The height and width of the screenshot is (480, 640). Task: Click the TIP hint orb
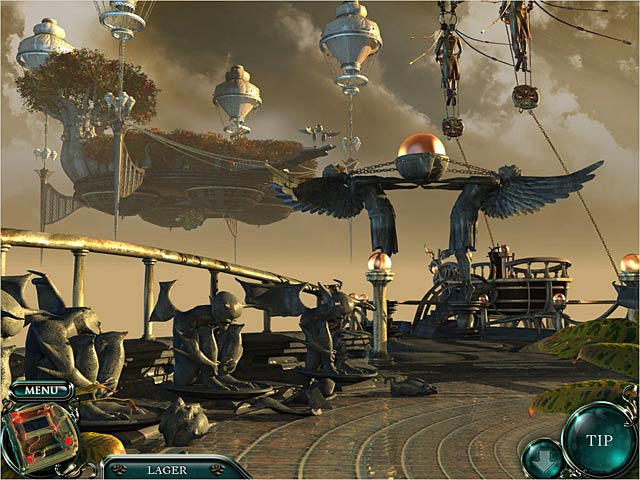point(598,438)
